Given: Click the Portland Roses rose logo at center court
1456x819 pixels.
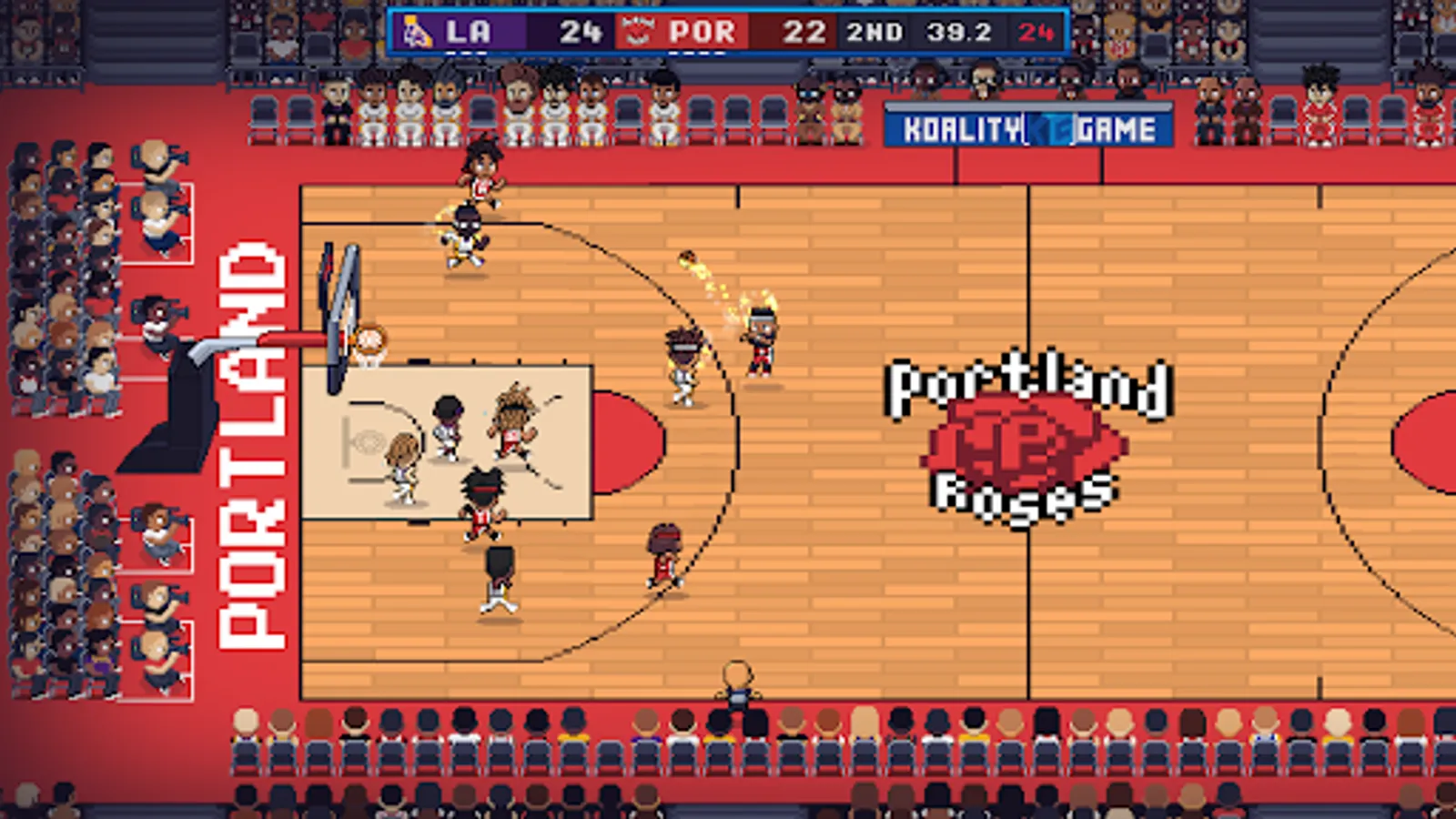Looking at the screenshot, I should (1026, 443).
